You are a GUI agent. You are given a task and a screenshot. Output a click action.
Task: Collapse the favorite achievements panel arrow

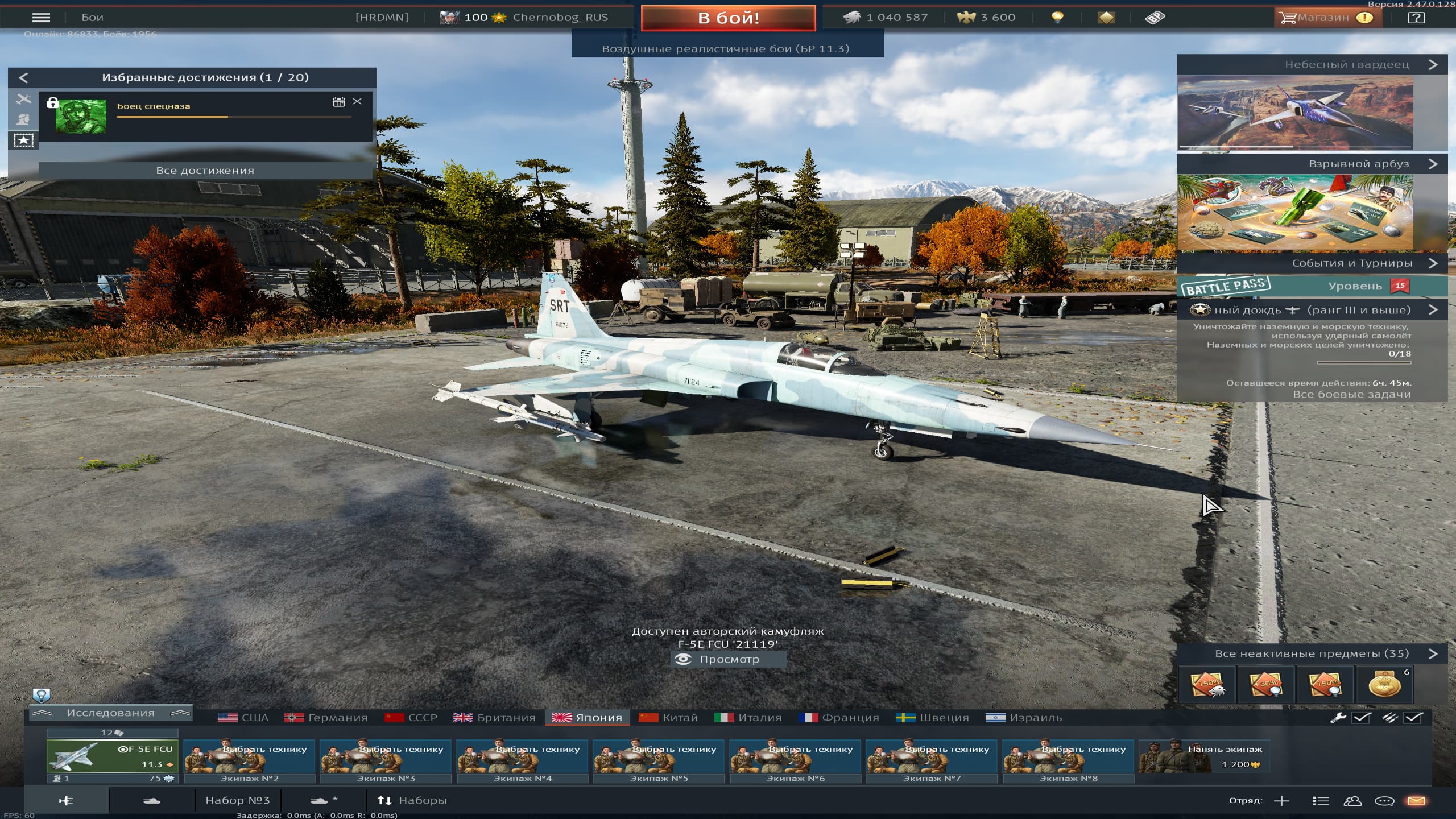23,78
